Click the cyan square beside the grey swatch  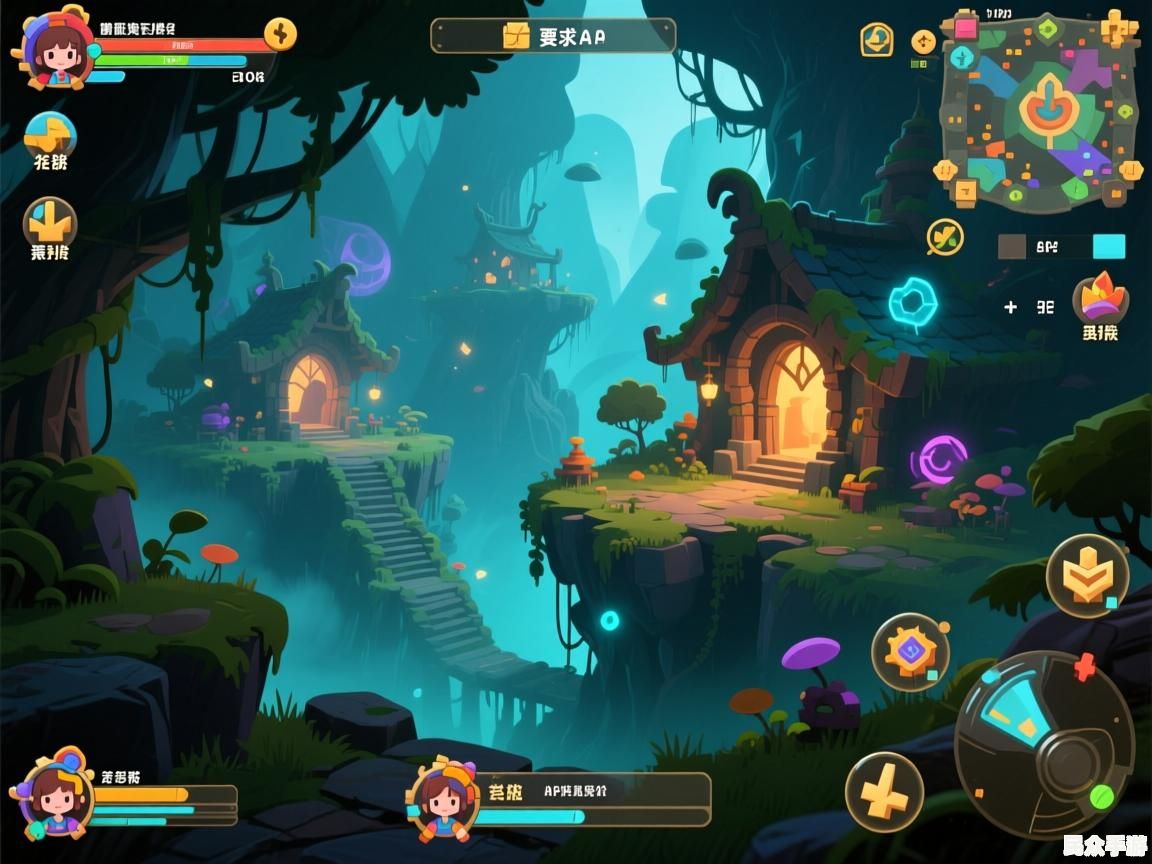(1109, 247)
